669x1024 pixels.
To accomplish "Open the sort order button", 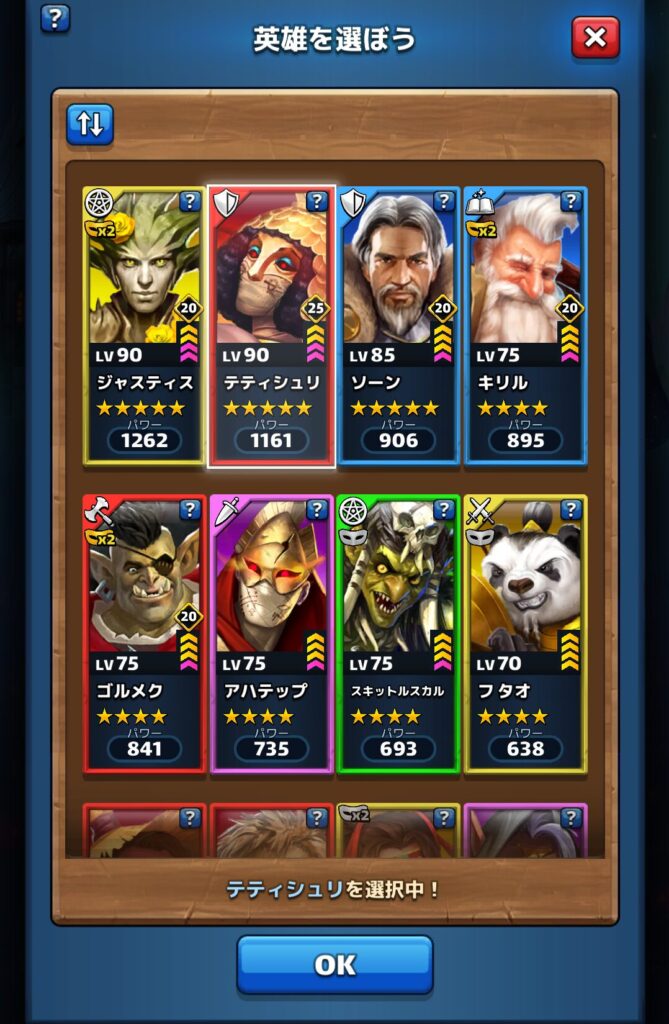I will tap(90, 125).
